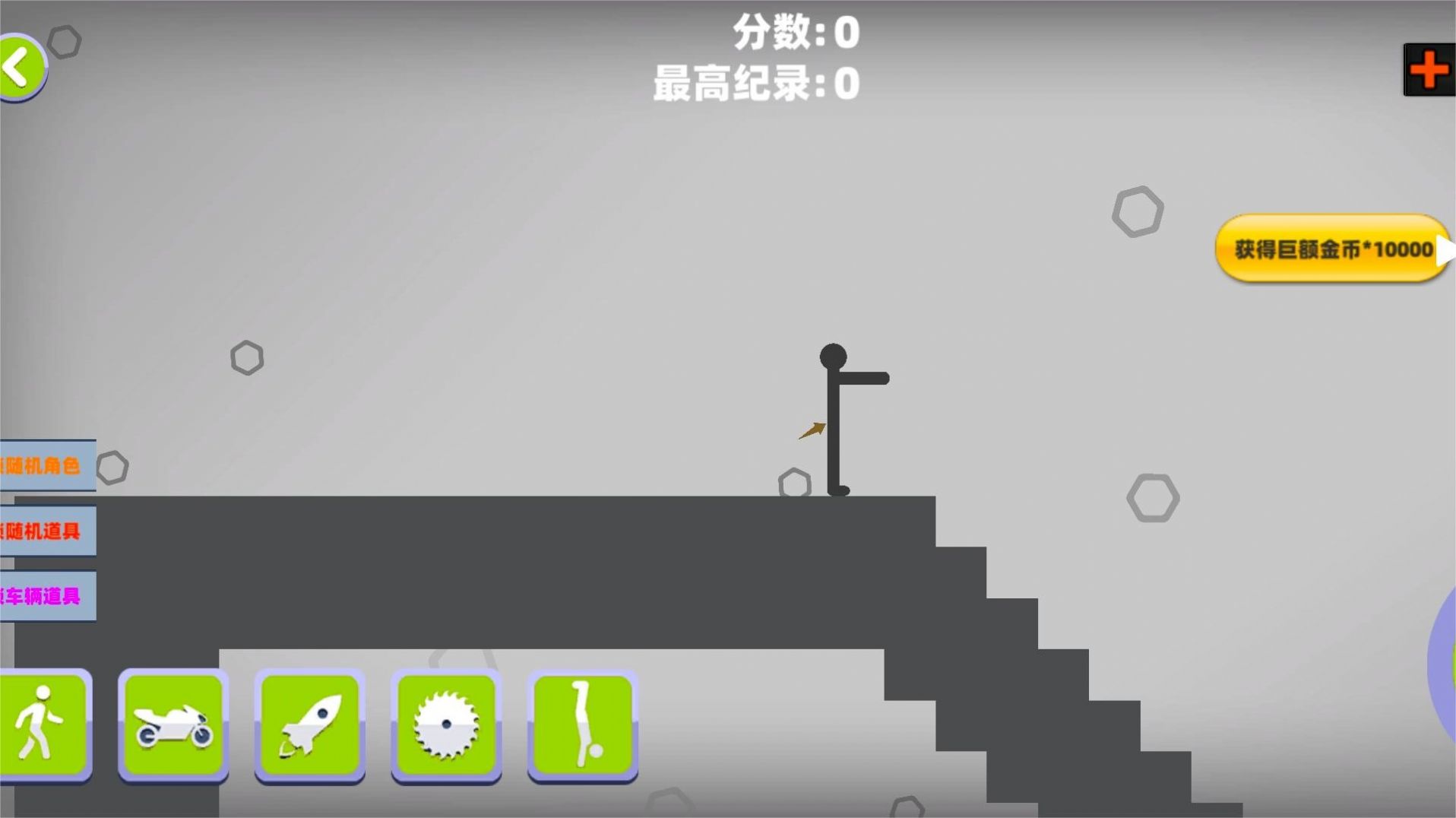Click the yellow arrow on the coin banner
This screenshot has height=818, width=1456.
pos(1443,249)
